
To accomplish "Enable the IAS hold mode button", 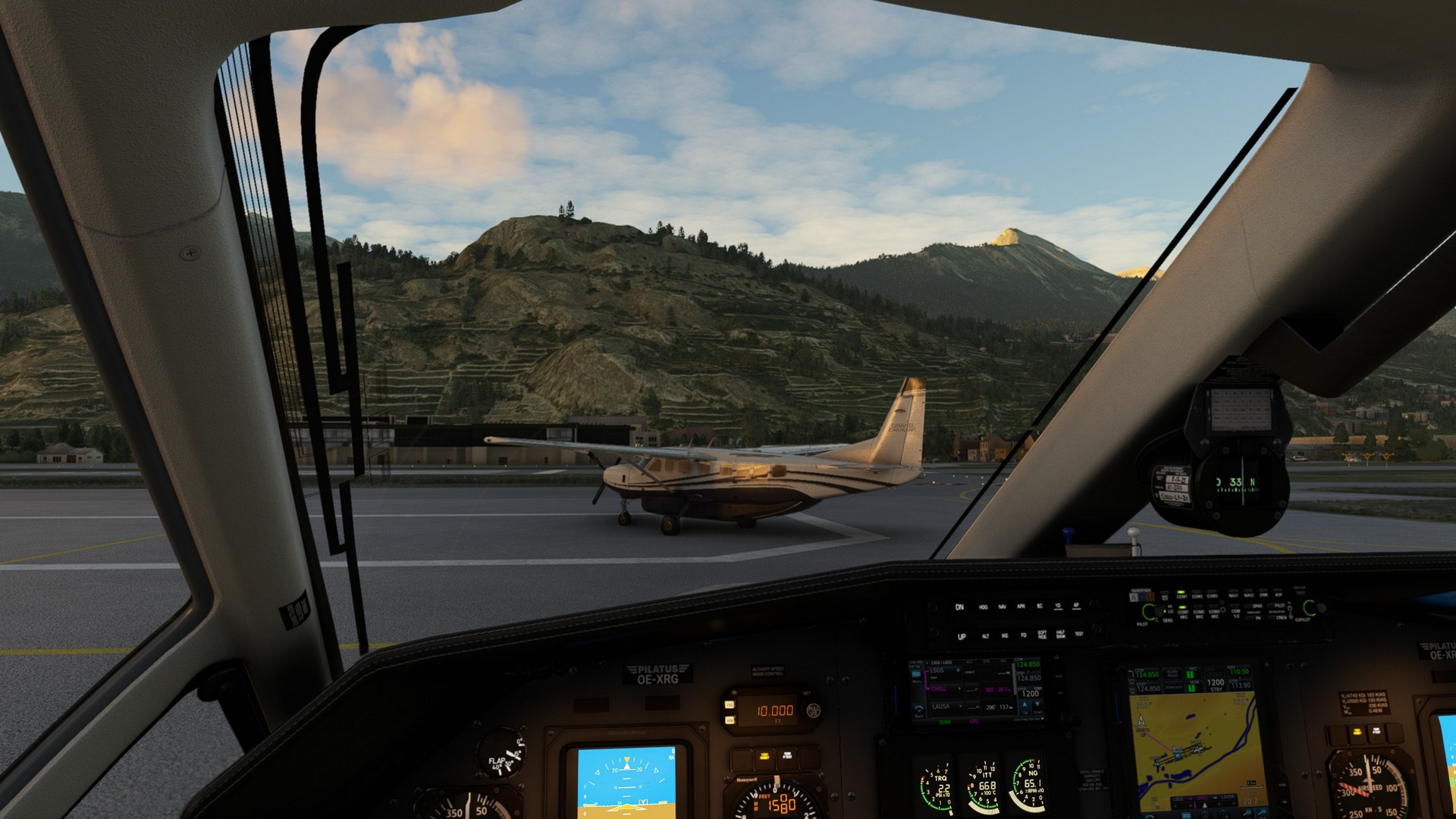I will 1005,636.
